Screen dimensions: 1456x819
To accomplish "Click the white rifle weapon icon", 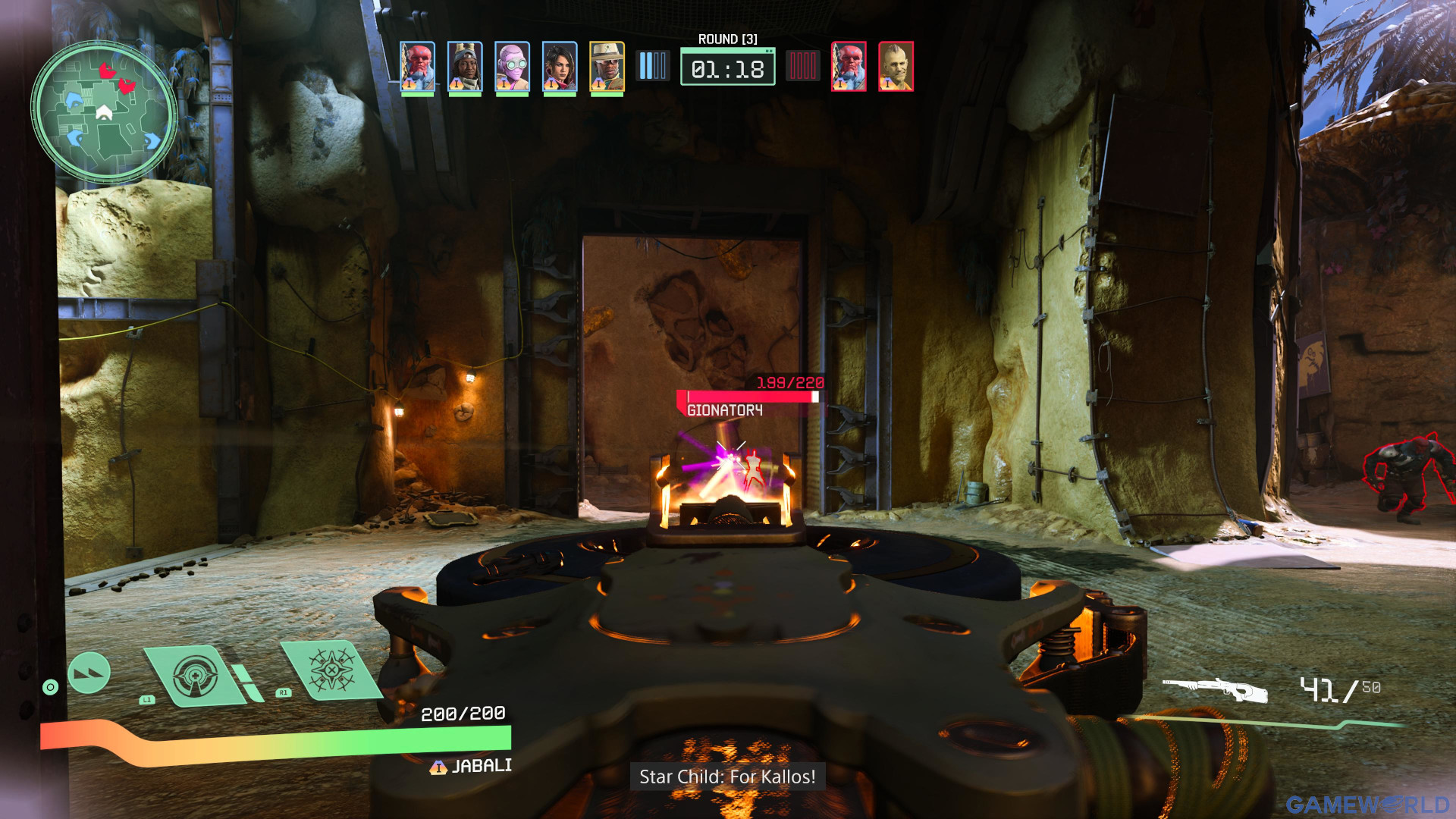I will [x=1215, y=689].
